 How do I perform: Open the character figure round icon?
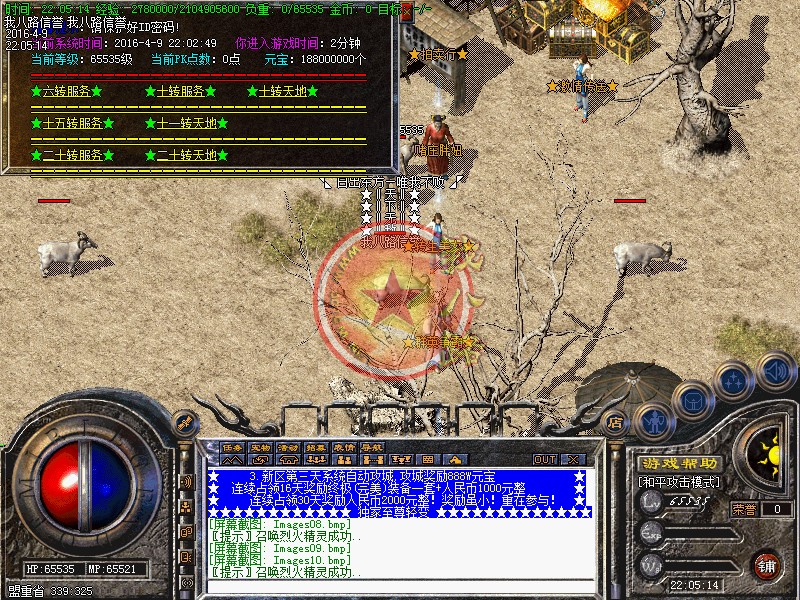tap(653, 422)
